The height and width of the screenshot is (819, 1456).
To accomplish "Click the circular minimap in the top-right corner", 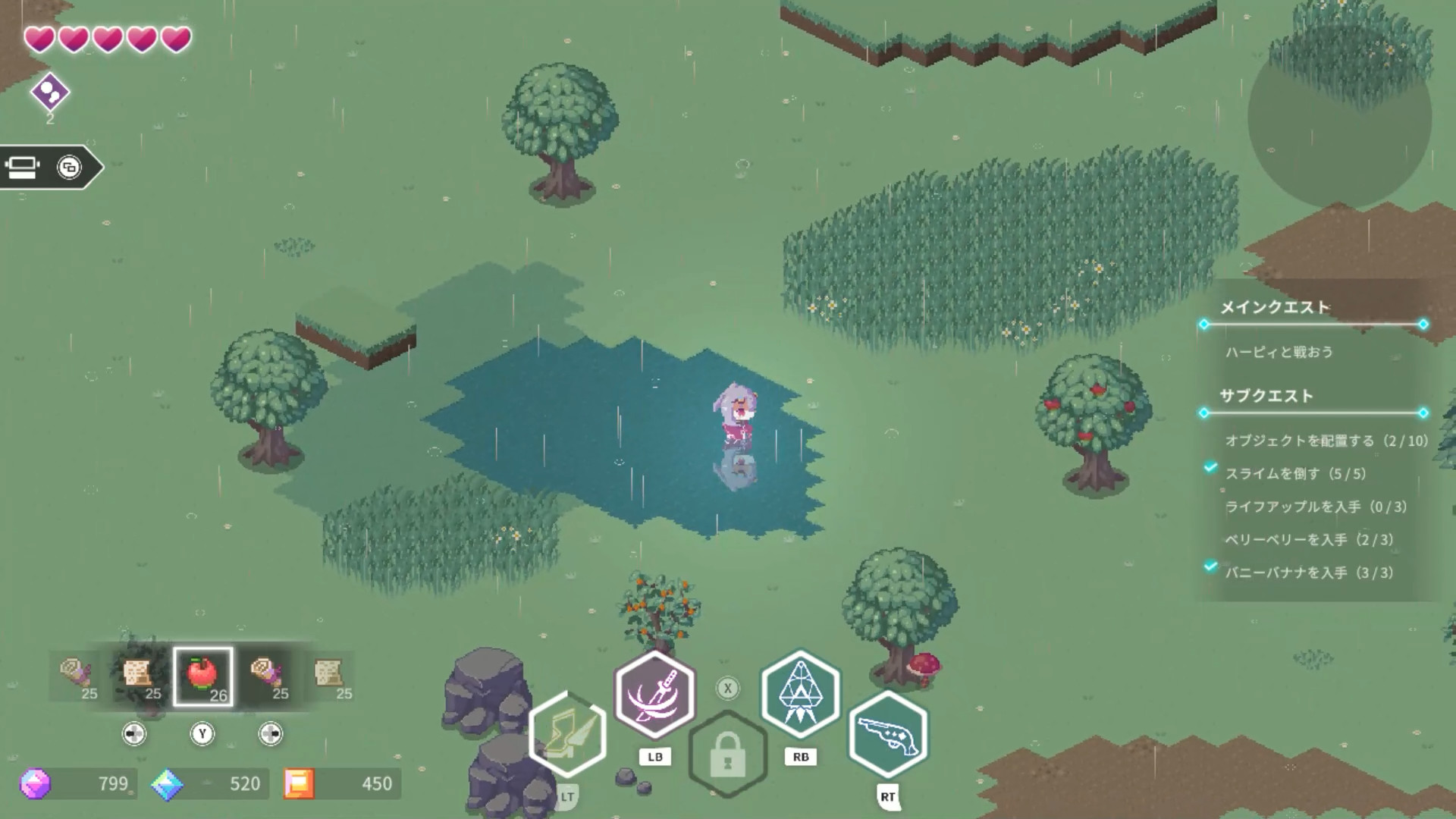I will coord(1342,133).
